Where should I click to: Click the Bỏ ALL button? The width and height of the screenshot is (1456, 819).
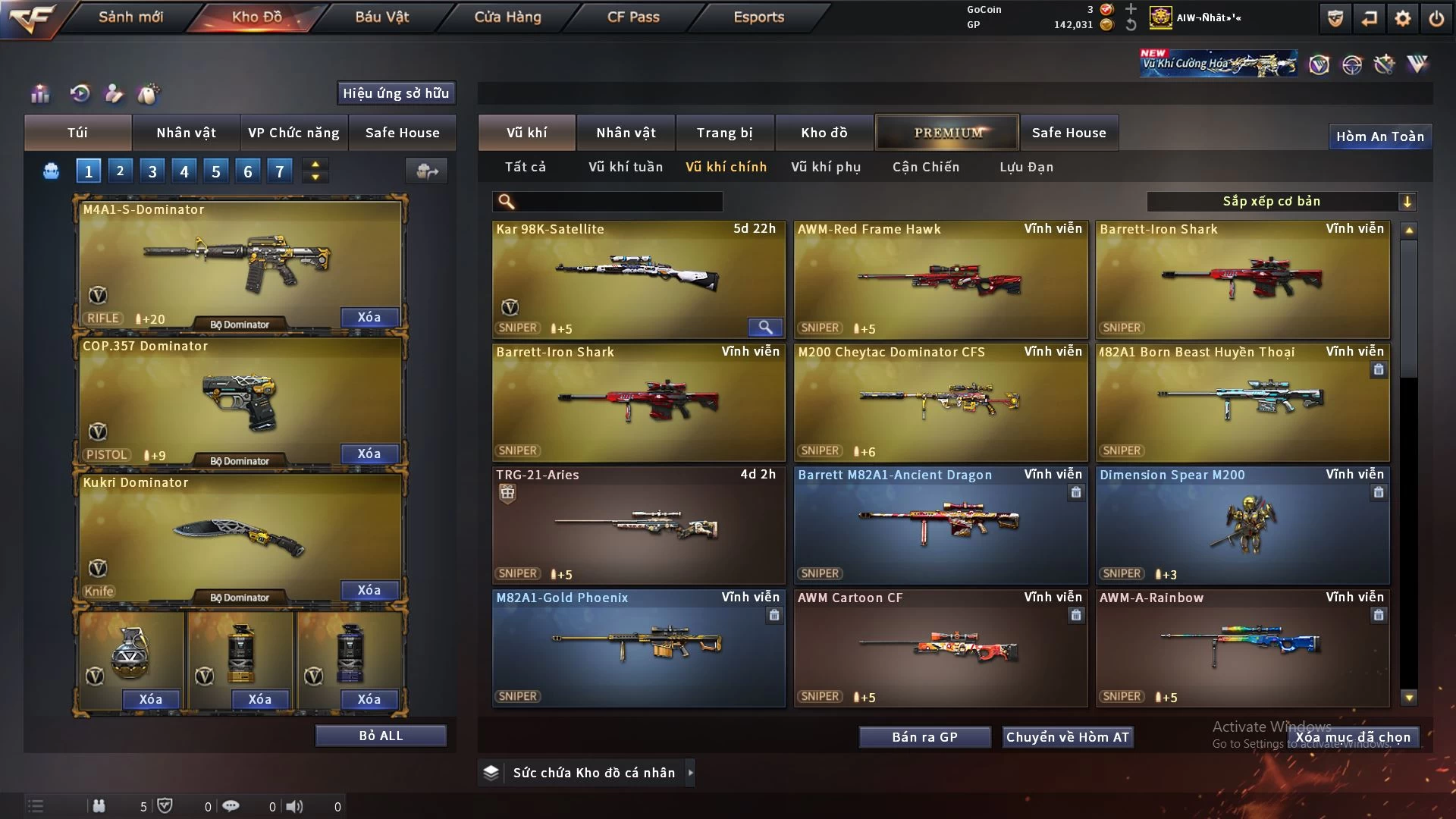[381, 736]
